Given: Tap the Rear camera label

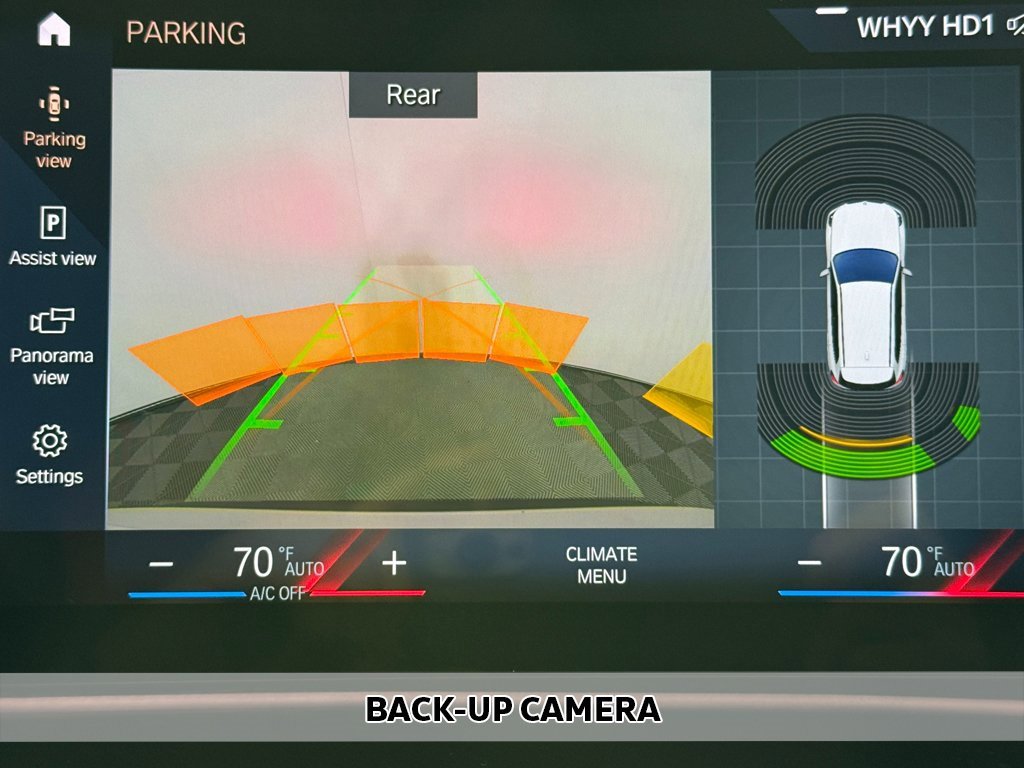Looking at the screenshot, I should coord(413,95).
